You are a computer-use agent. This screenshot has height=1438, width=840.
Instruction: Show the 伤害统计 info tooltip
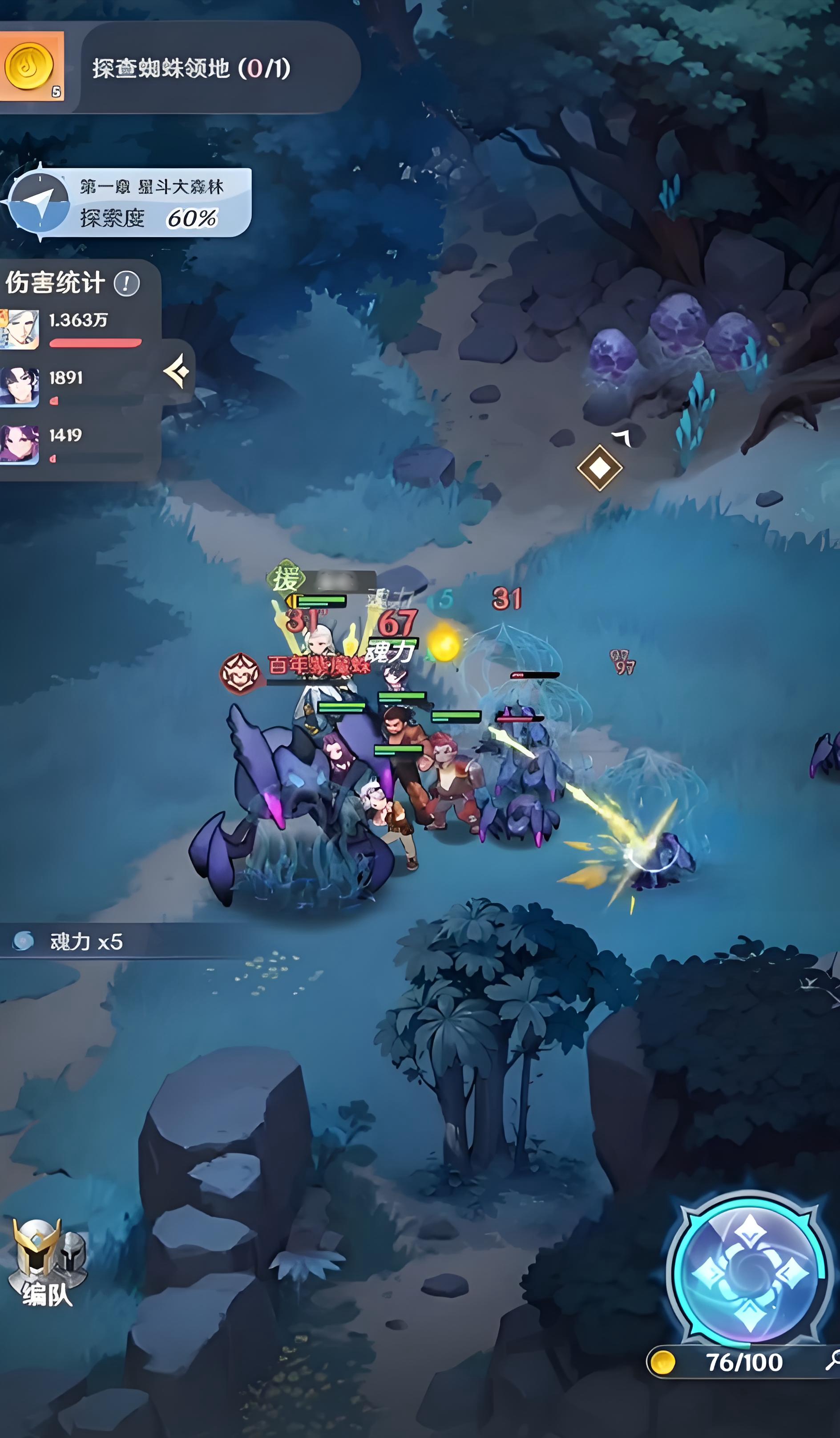pos(126,284)
